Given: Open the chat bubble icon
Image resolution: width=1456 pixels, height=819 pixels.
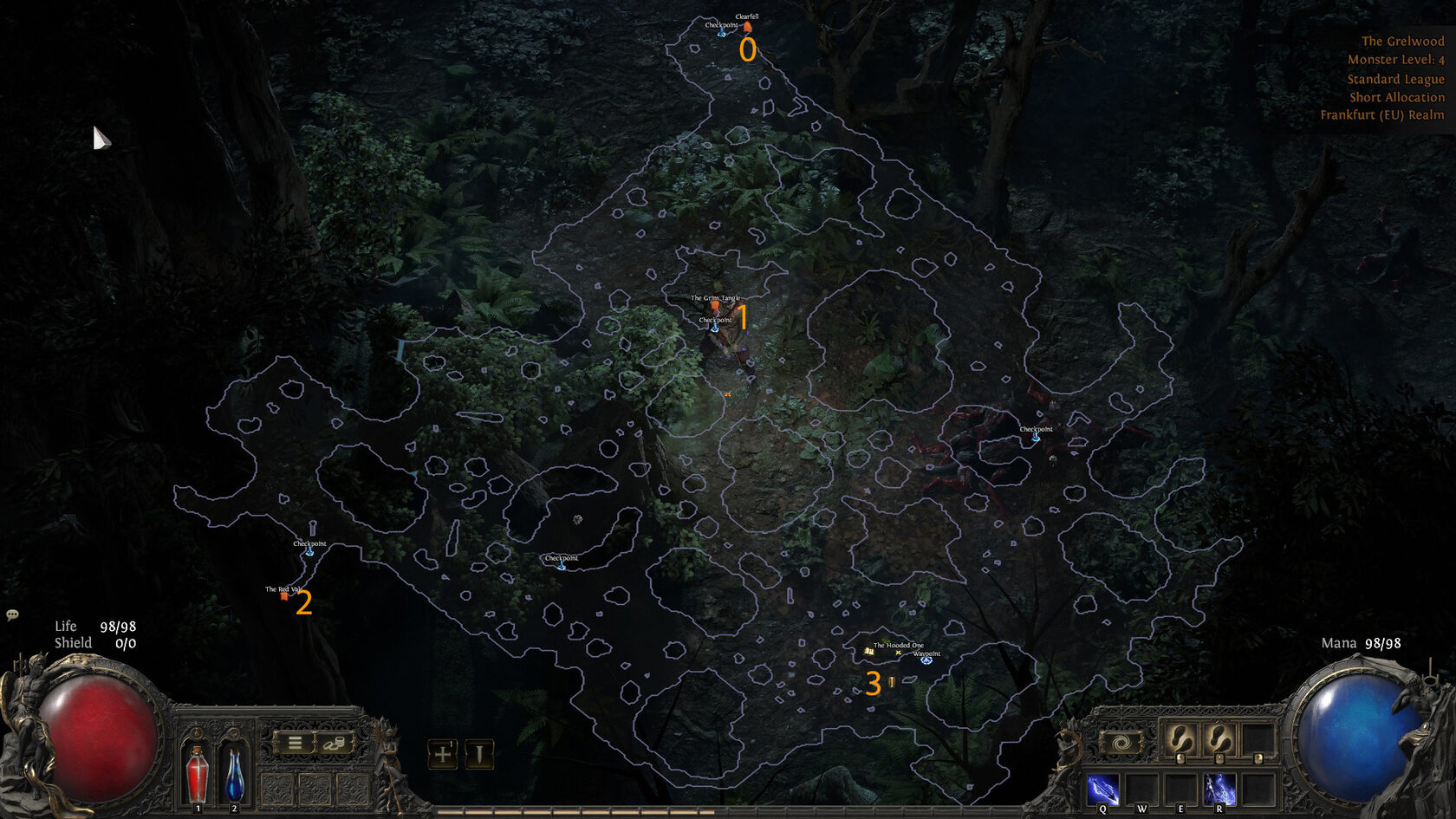Looking at the screenshot, I should pos(12,614).
